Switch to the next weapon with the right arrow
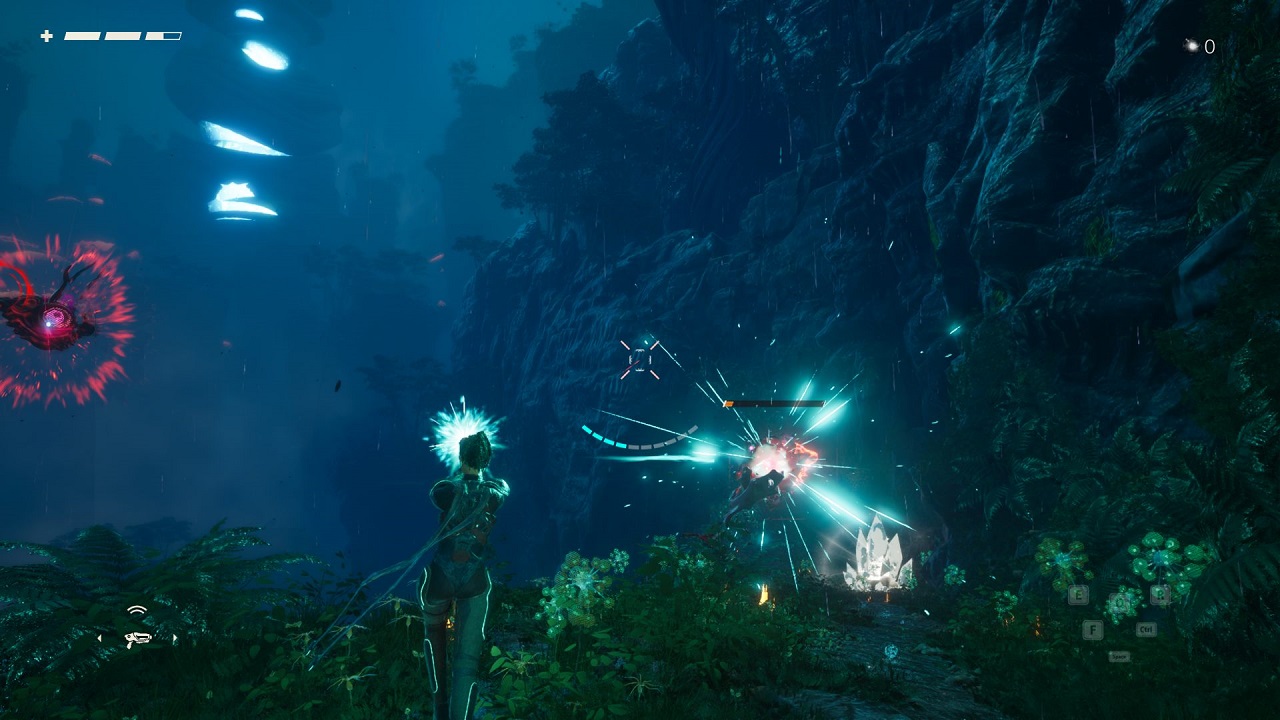Screen dimensions: 1280x720 pos(176,637)
